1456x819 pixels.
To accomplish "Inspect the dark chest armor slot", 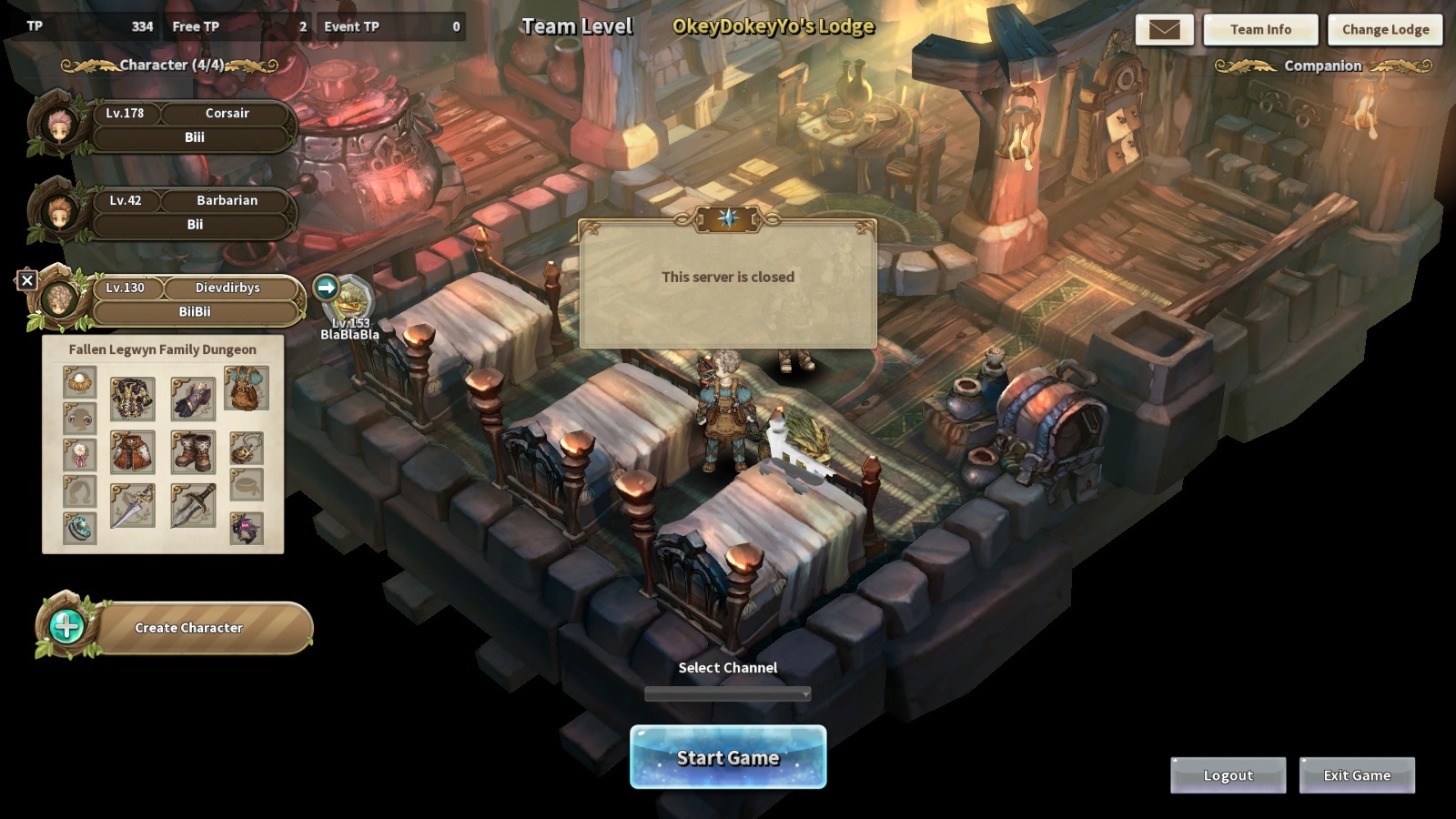I will [x=133, y=399].
